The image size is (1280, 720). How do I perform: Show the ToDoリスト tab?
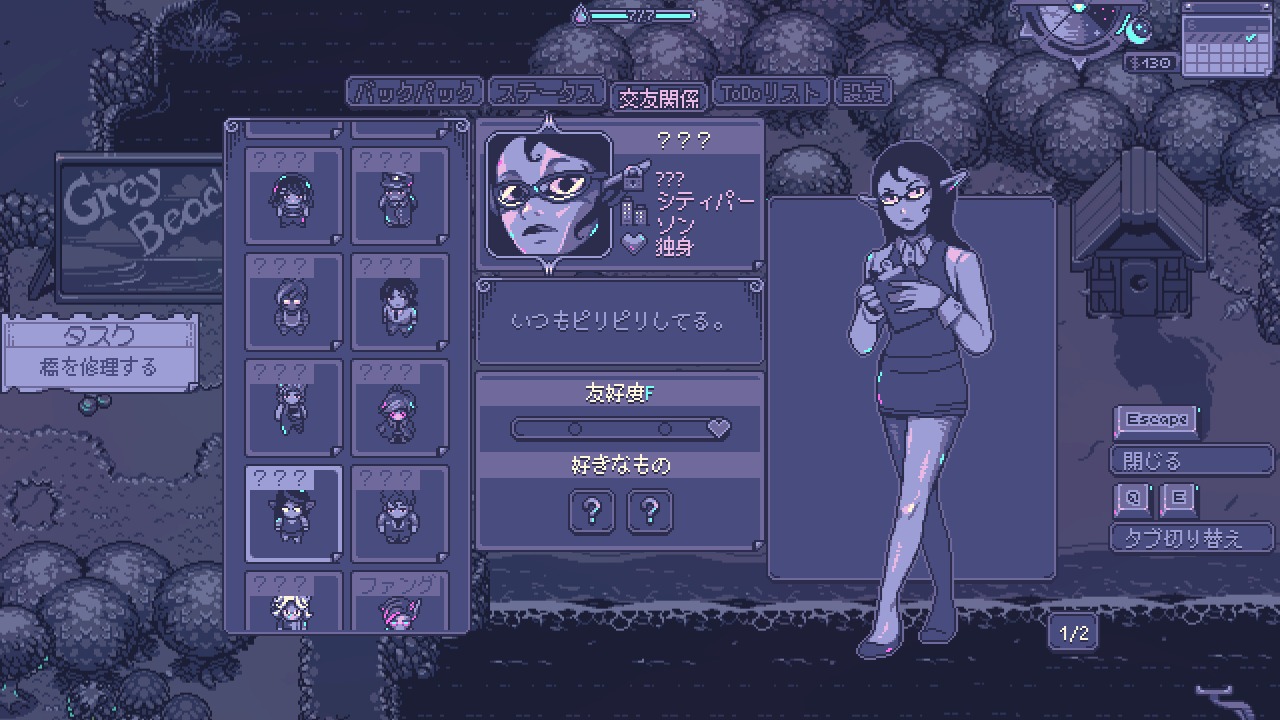click(771, 93)
